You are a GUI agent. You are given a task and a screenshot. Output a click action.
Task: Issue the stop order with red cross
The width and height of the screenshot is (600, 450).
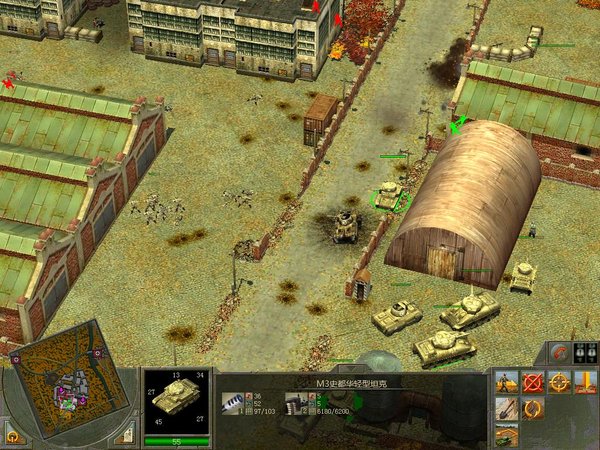pyautogui.click(x=534, y=381)
